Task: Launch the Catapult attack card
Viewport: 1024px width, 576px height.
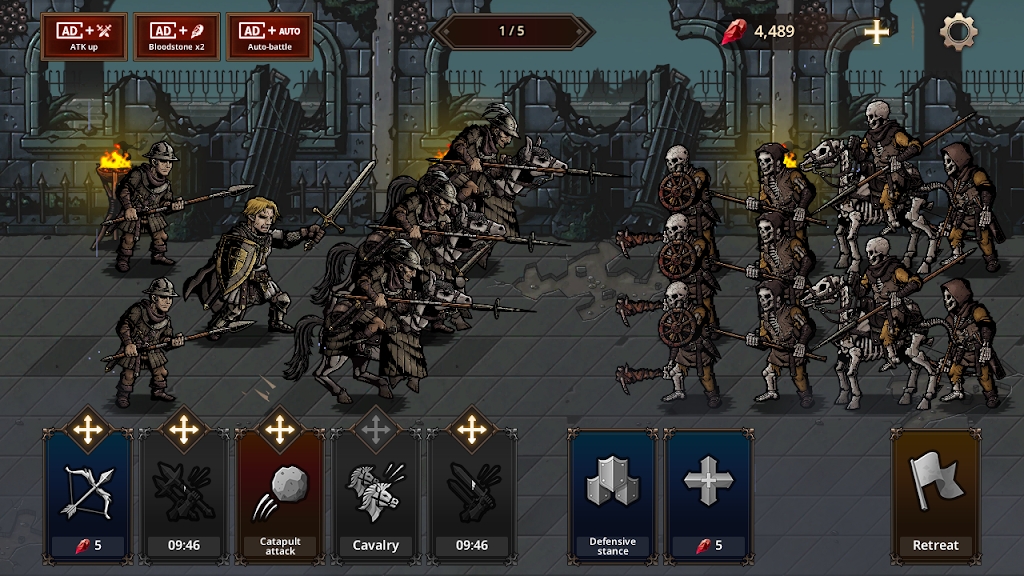Action: click(x=280, y=493)
